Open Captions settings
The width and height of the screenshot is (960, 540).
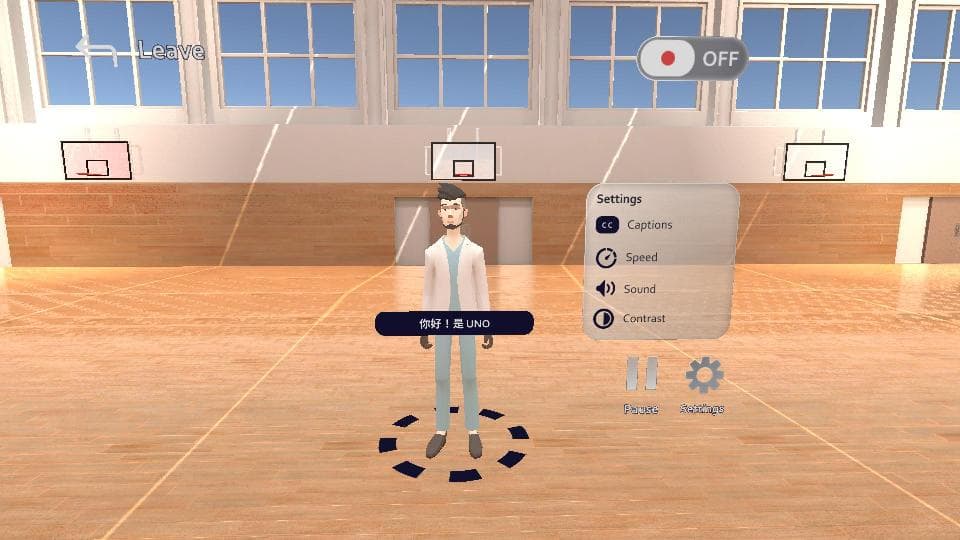tap(635, 225)
